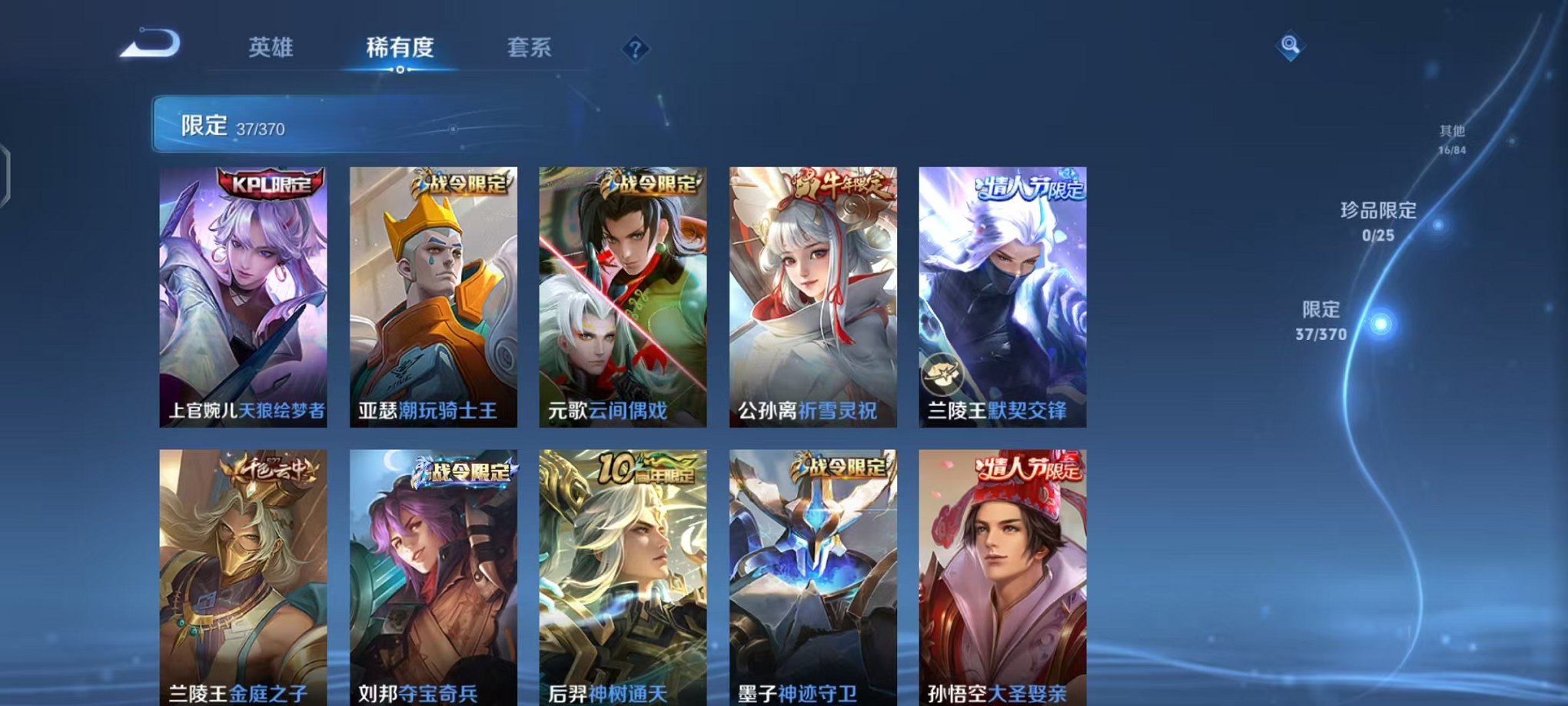
Task: Open the help question mark icon
Action: click(634, 49)
